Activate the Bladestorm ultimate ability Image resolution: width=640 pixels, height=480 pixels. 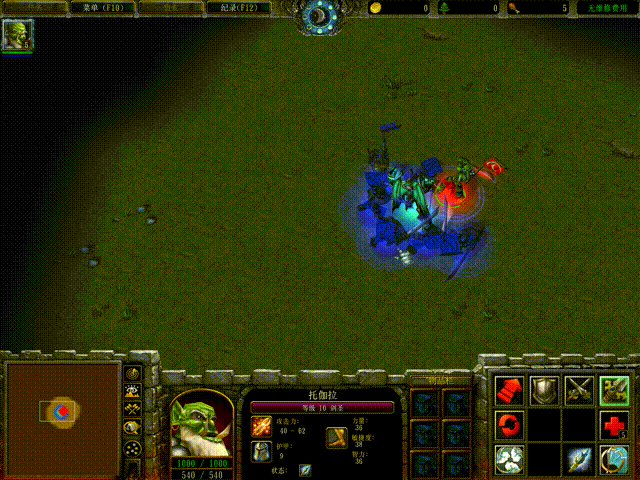pos(614,459)
